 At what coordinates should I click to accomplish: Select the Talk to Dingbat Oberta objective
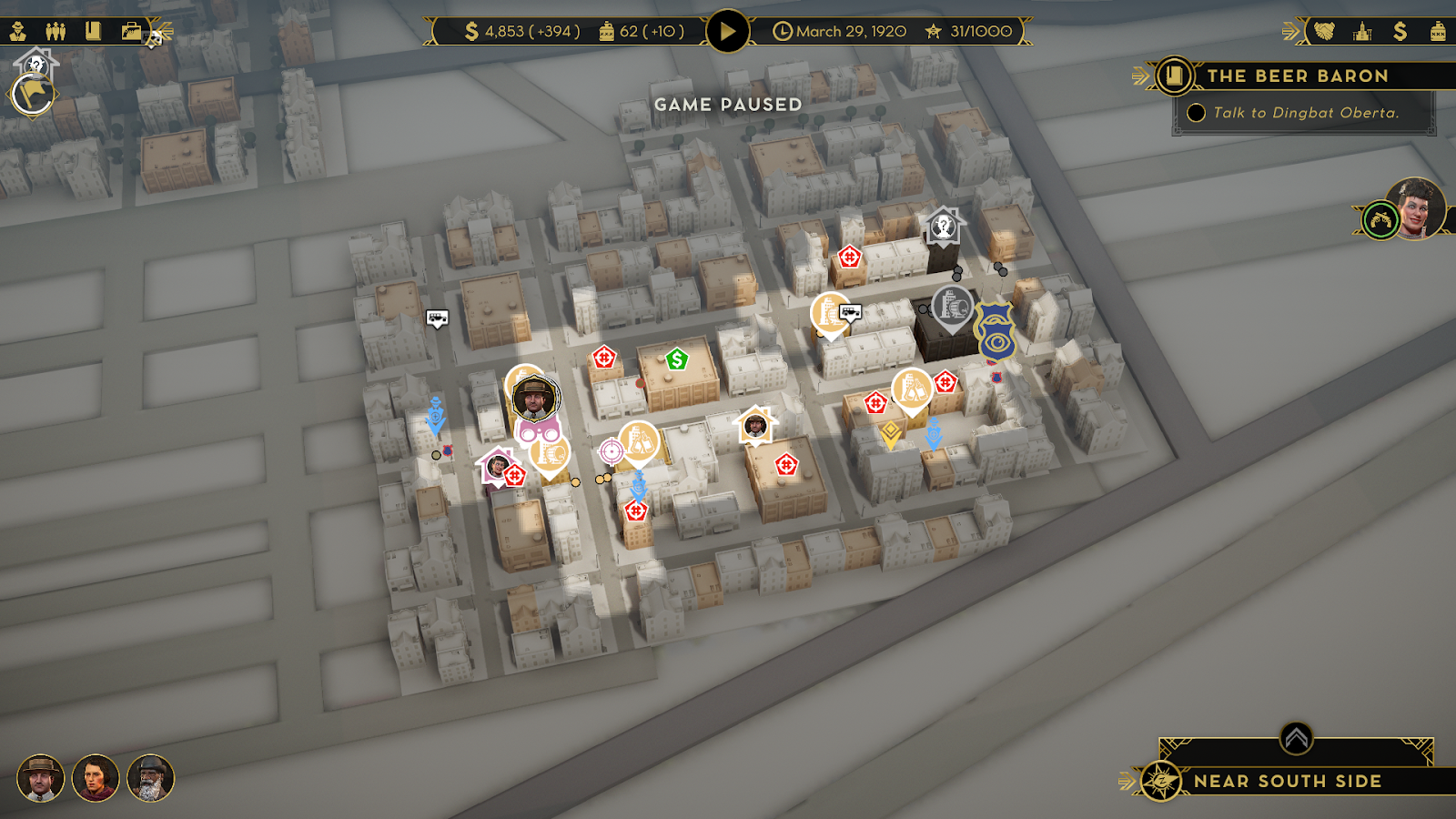(1305, 113)
